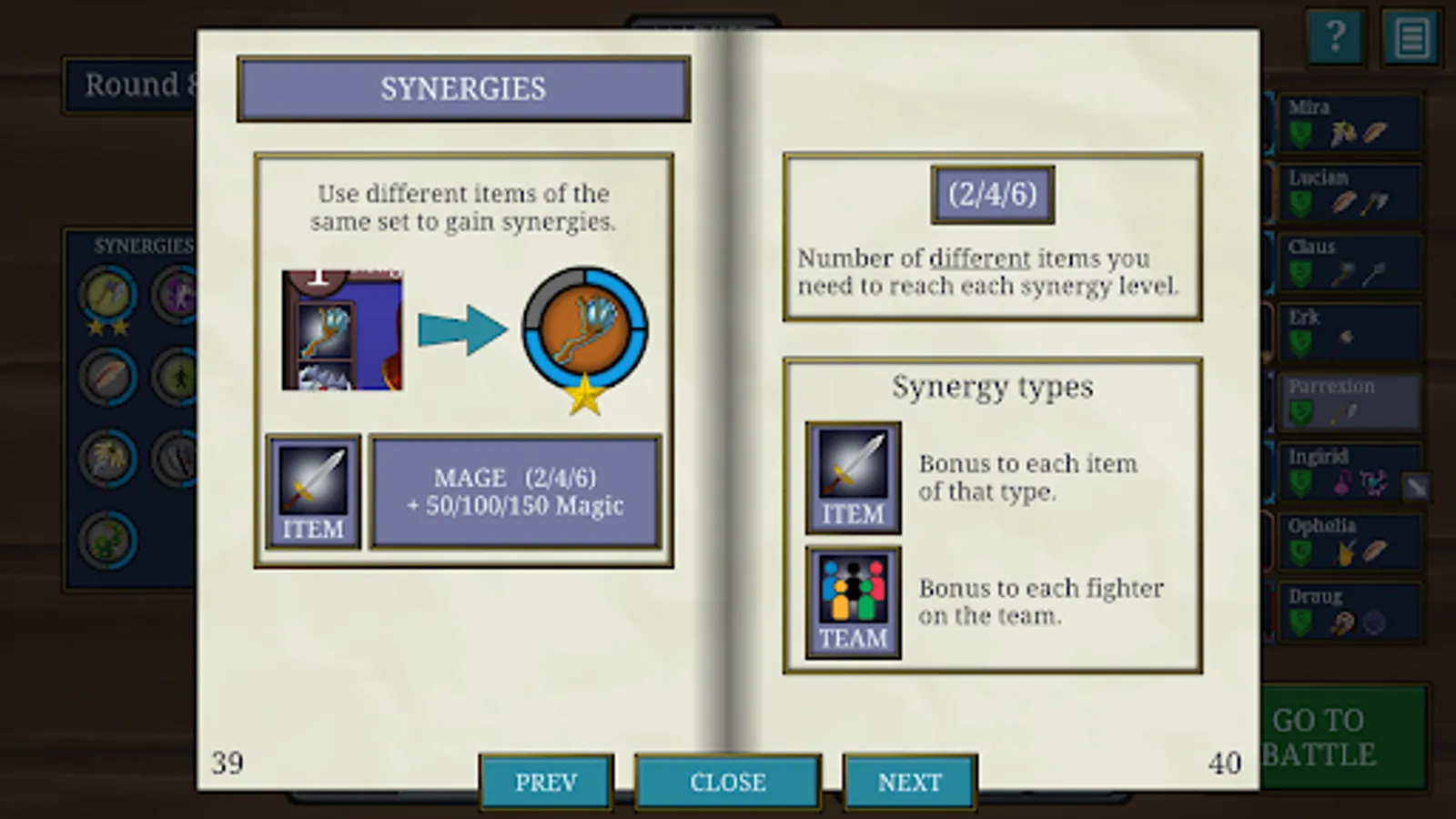Click the feather synergy icon in Synergies panel
Viewport: 1456px width, 819px height.
[106, 375]
